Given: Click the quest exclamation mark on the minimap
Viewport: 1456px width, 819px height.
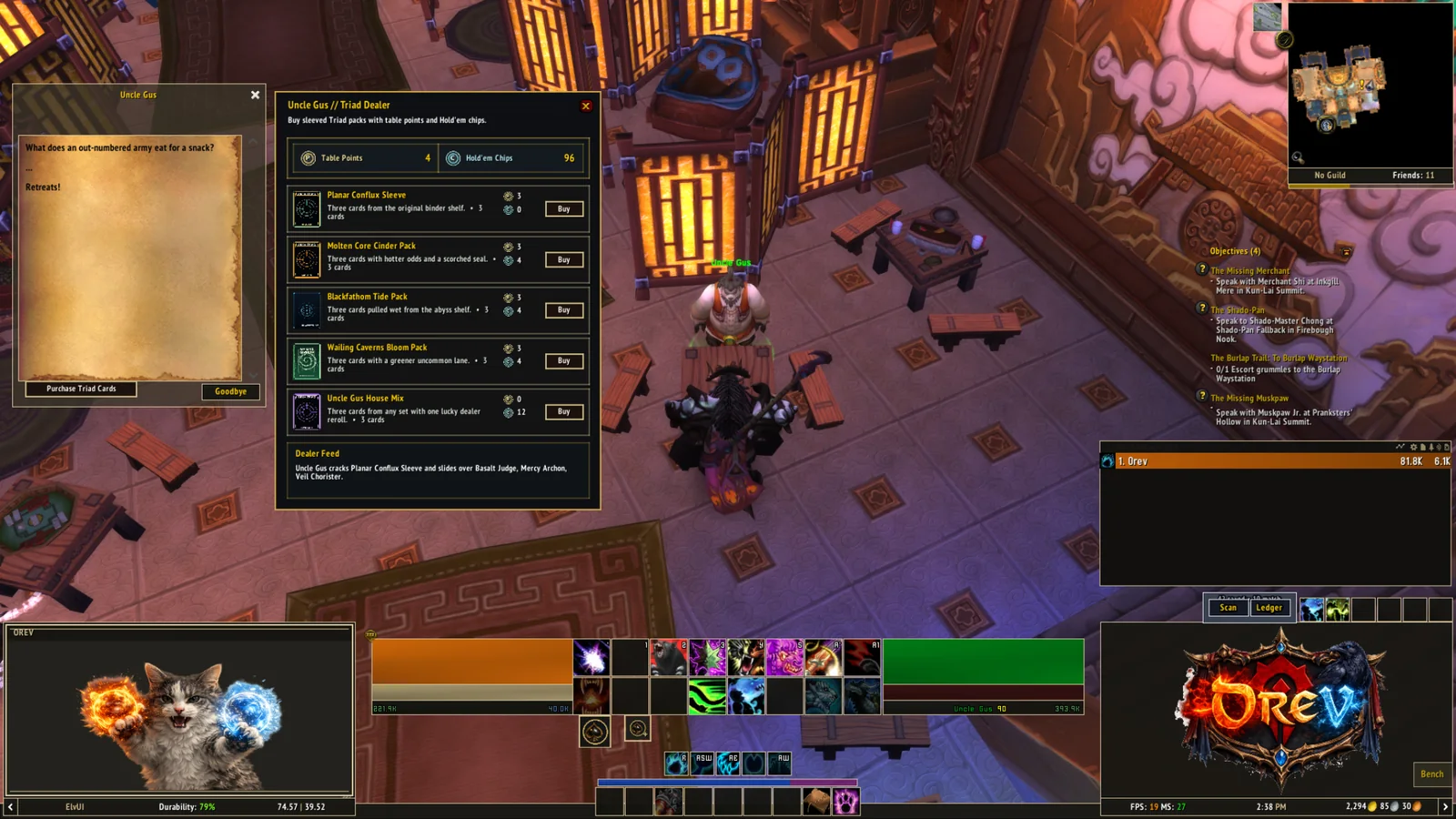Looking at the screenshot, I should click(1361, 85).
